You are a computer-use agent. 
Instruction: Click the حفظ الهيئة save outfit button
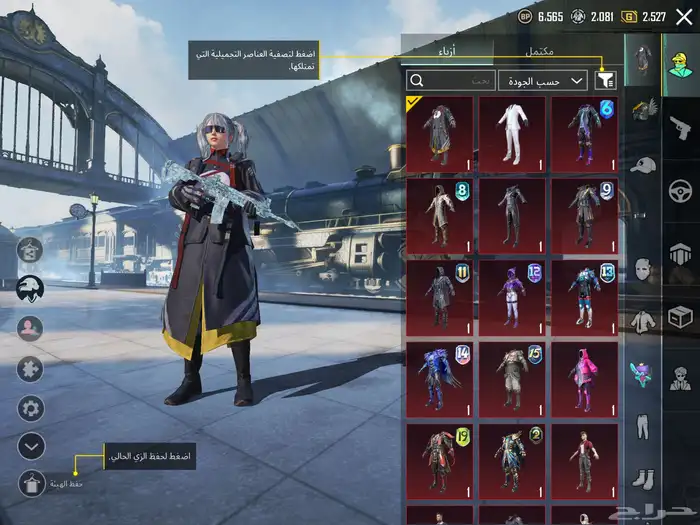(x=32, y=483)
